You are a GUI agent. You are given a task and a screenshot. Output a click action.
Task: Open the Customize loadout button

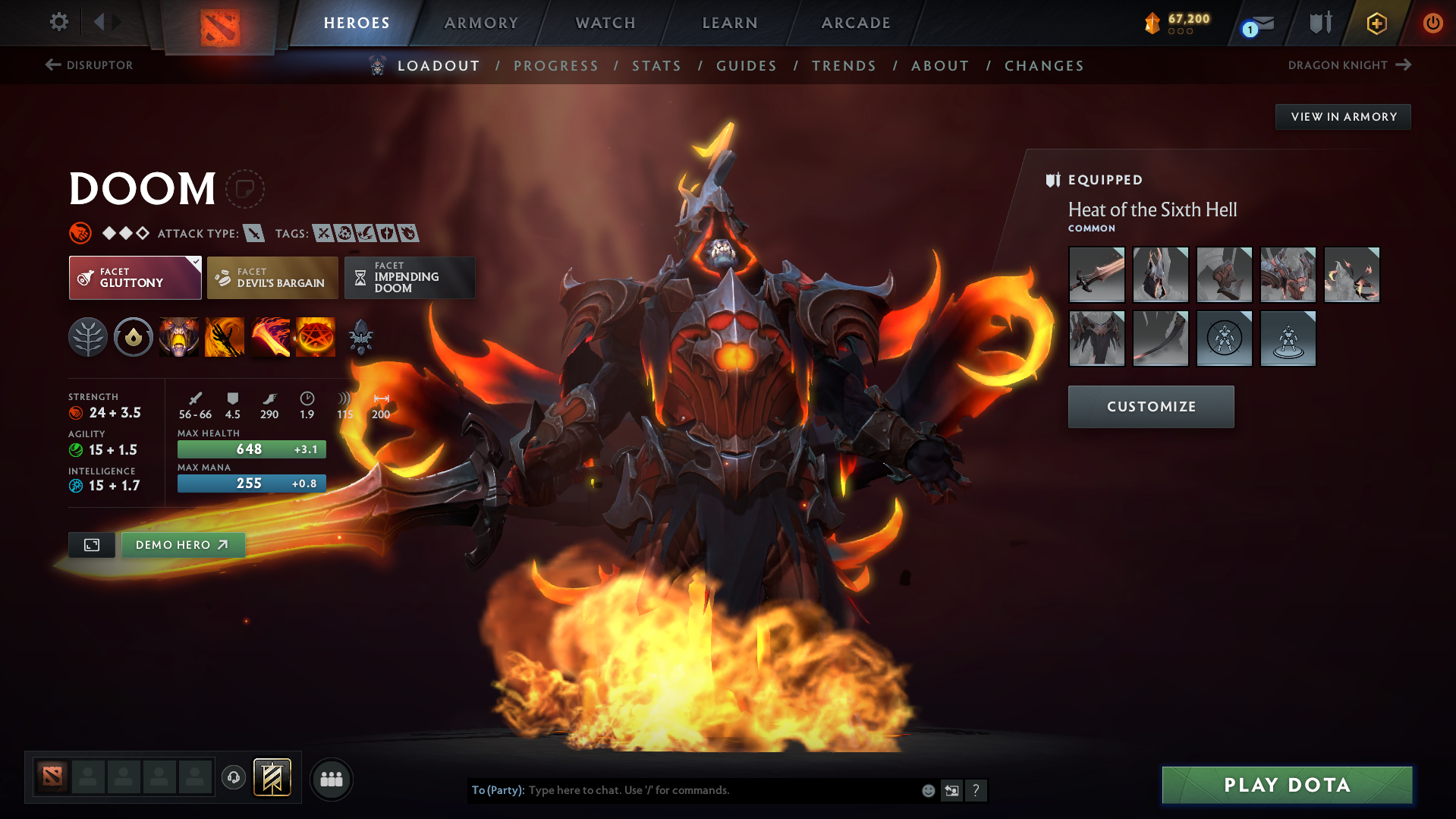coord(1151,407)
